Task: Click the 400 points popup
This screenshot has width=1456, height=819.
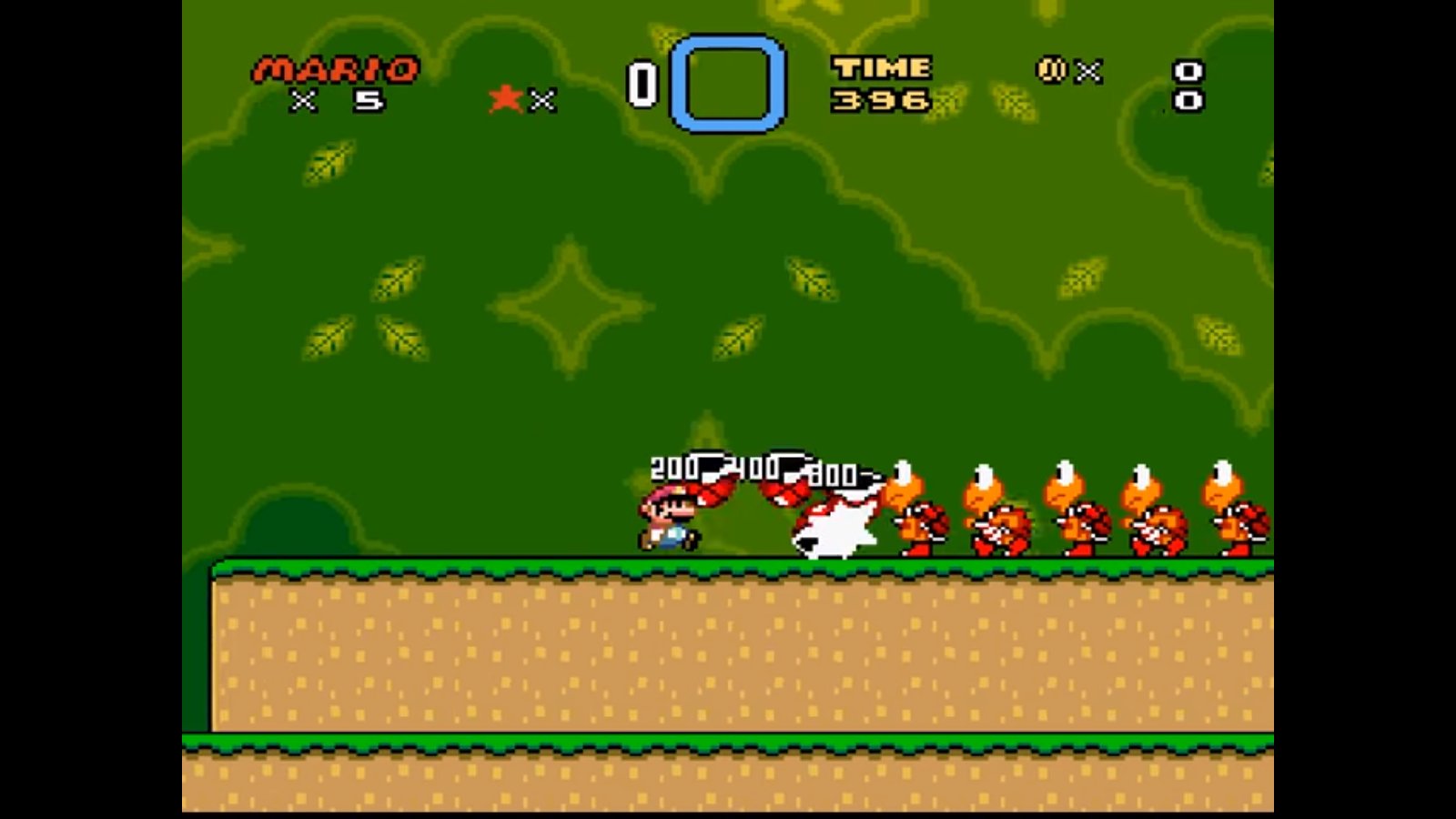Action: (753, 466)
